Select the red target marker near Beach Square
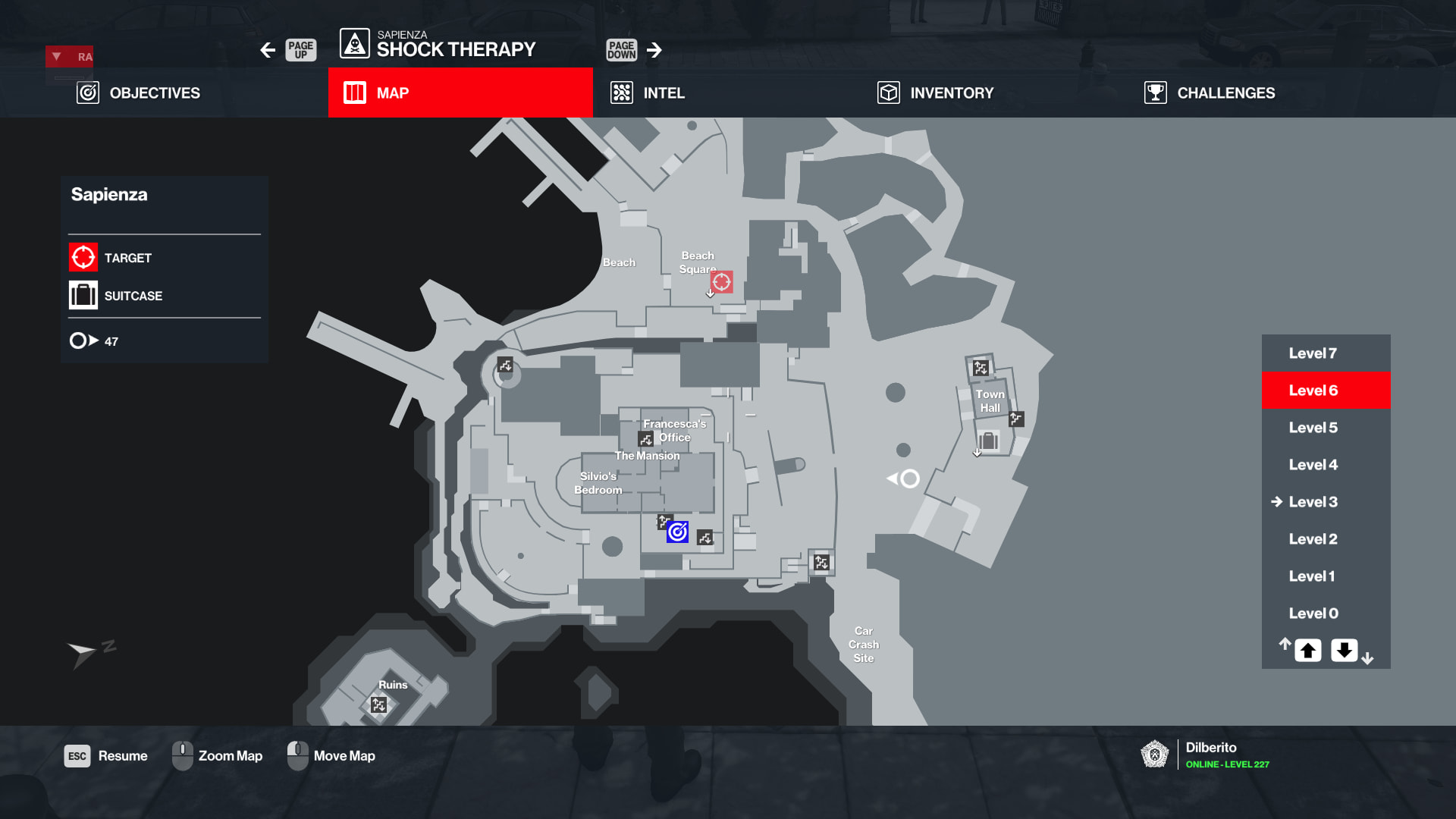 [x=721, y=282]
